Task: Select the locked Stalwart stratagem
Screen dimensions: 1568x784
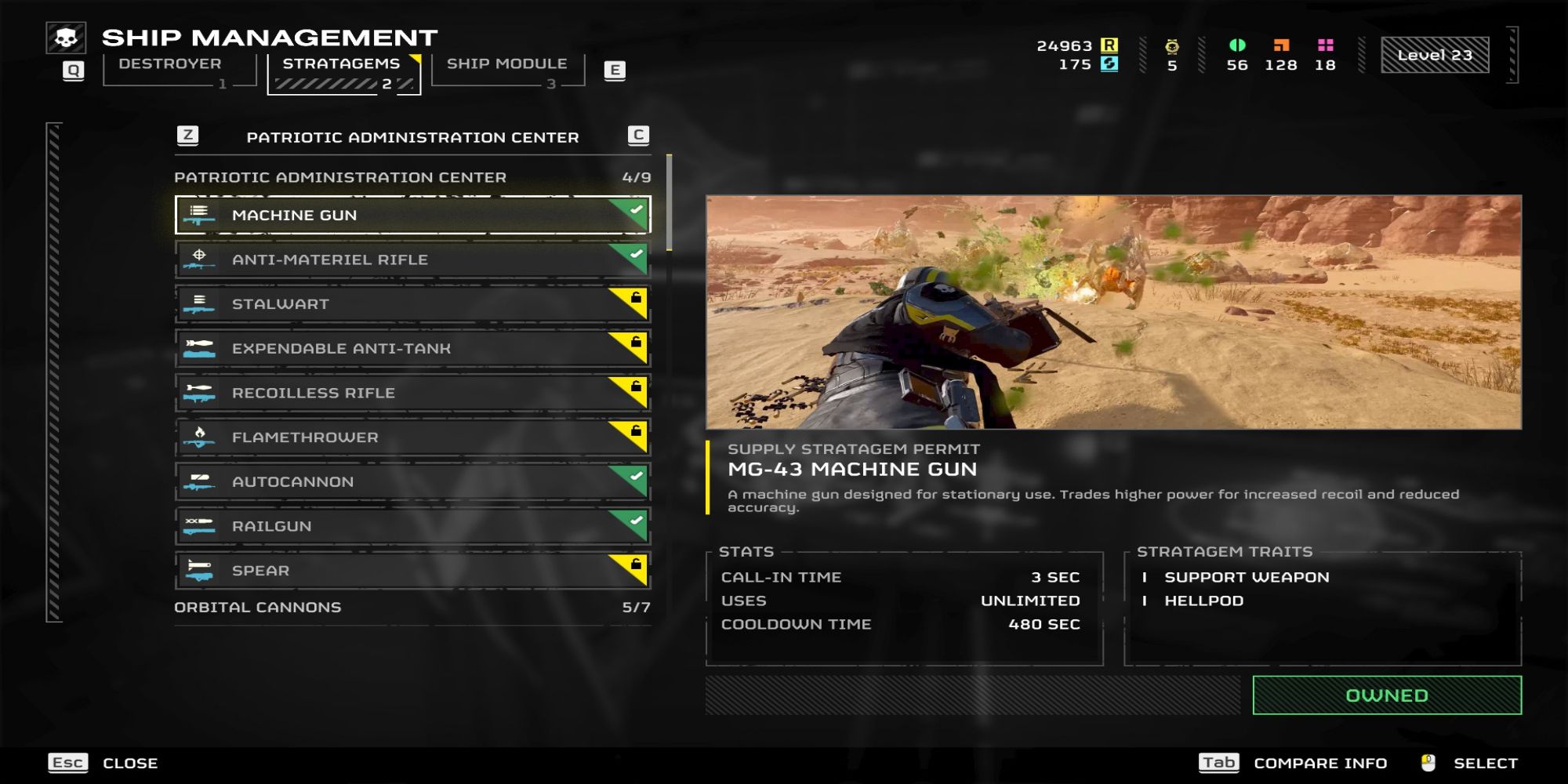Action: coord(412,304)
